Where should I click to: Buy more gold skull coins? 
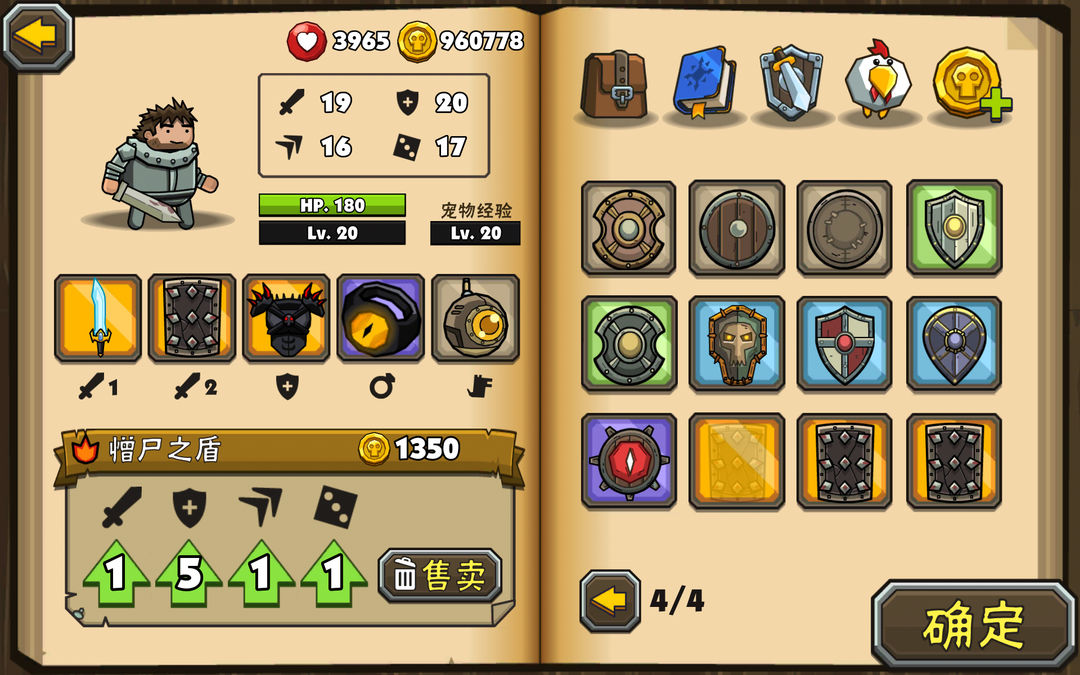pyautogui.click(x=970, y=84)
